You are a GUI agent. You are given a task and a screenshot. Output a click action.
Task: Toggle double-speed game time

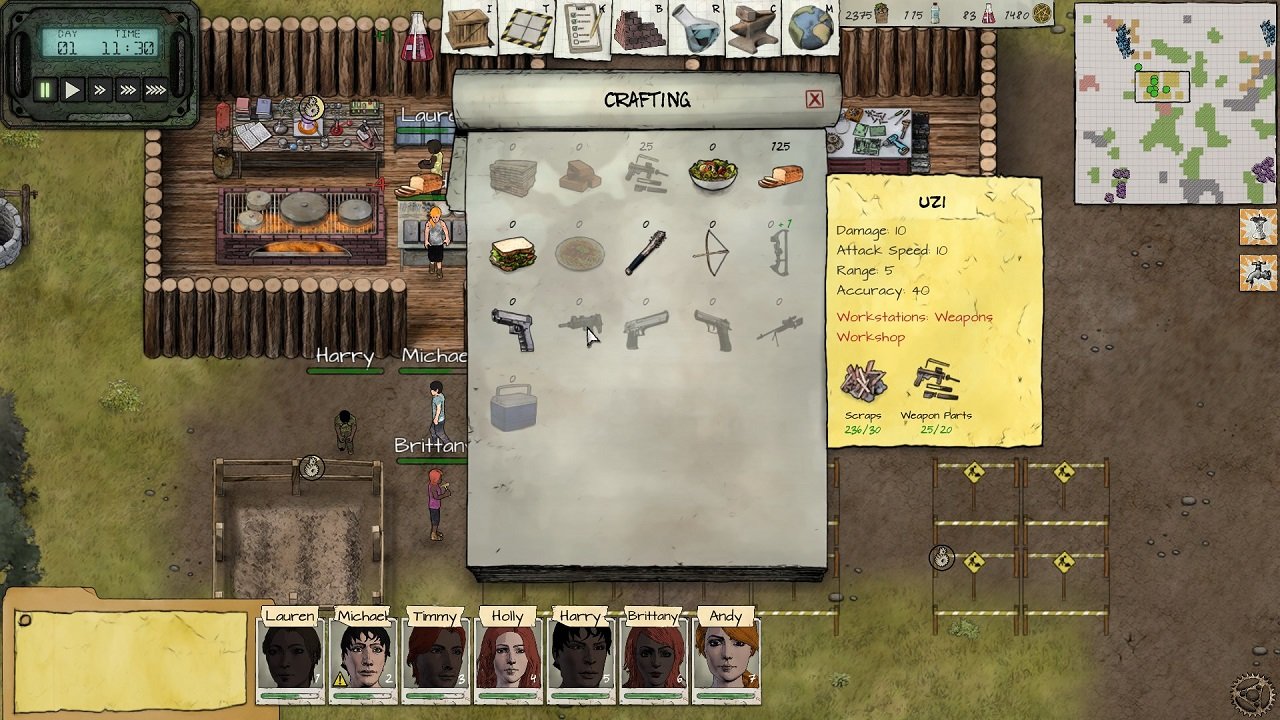[98, 90]
